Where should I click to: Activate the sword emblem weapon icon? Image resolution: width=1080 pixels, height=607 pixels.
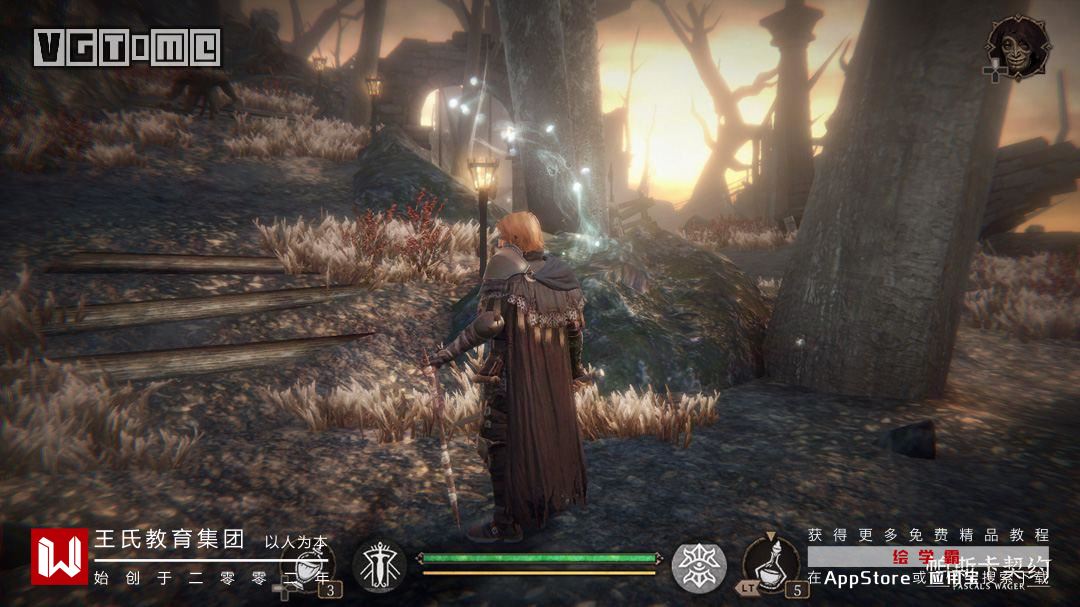pyautogui.click(x=379, y=565)
